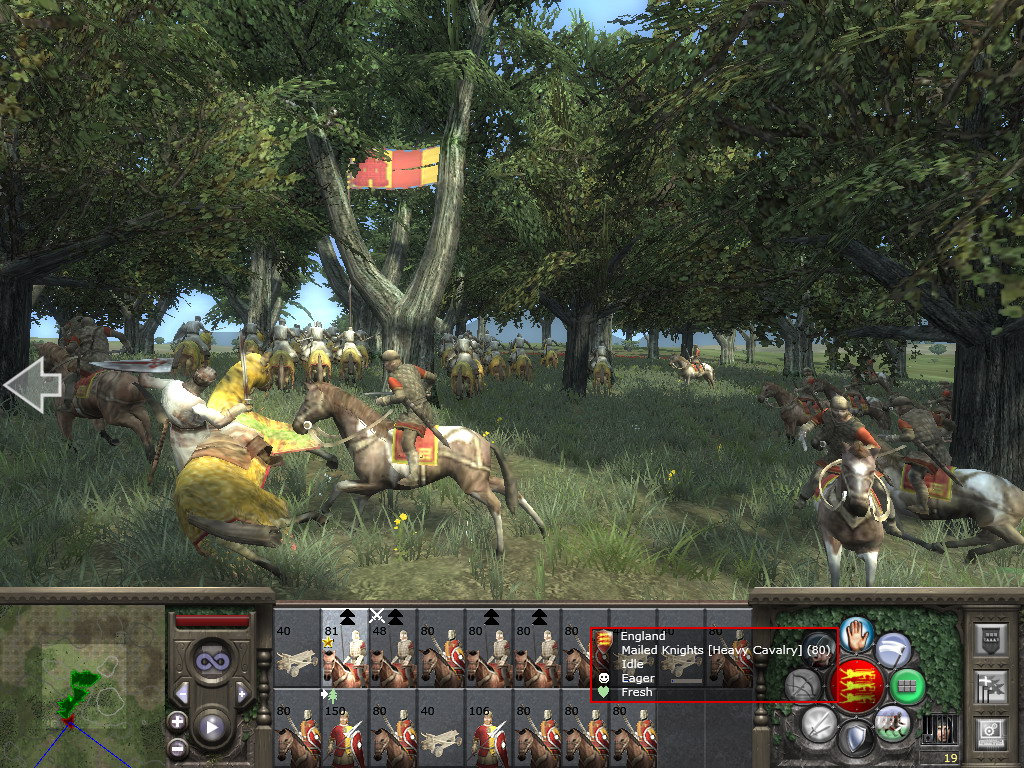Activate the halt command hand icon
The height and width of the screenshot is (768, 1024).
[857, 633]
